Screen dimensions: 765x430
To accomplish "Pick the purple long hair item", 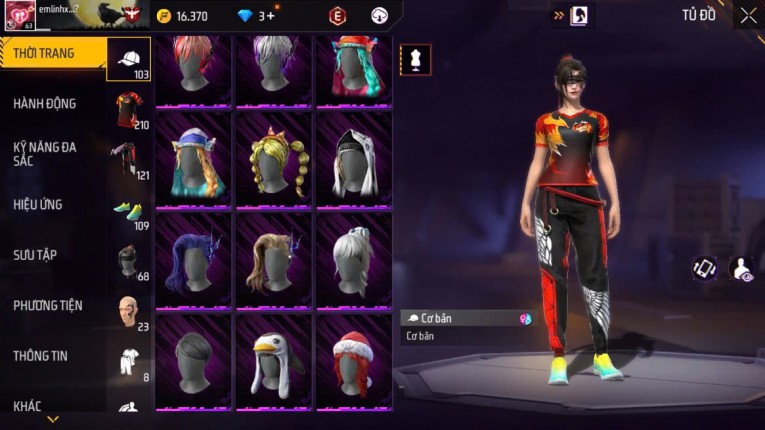I will (193, 260).
